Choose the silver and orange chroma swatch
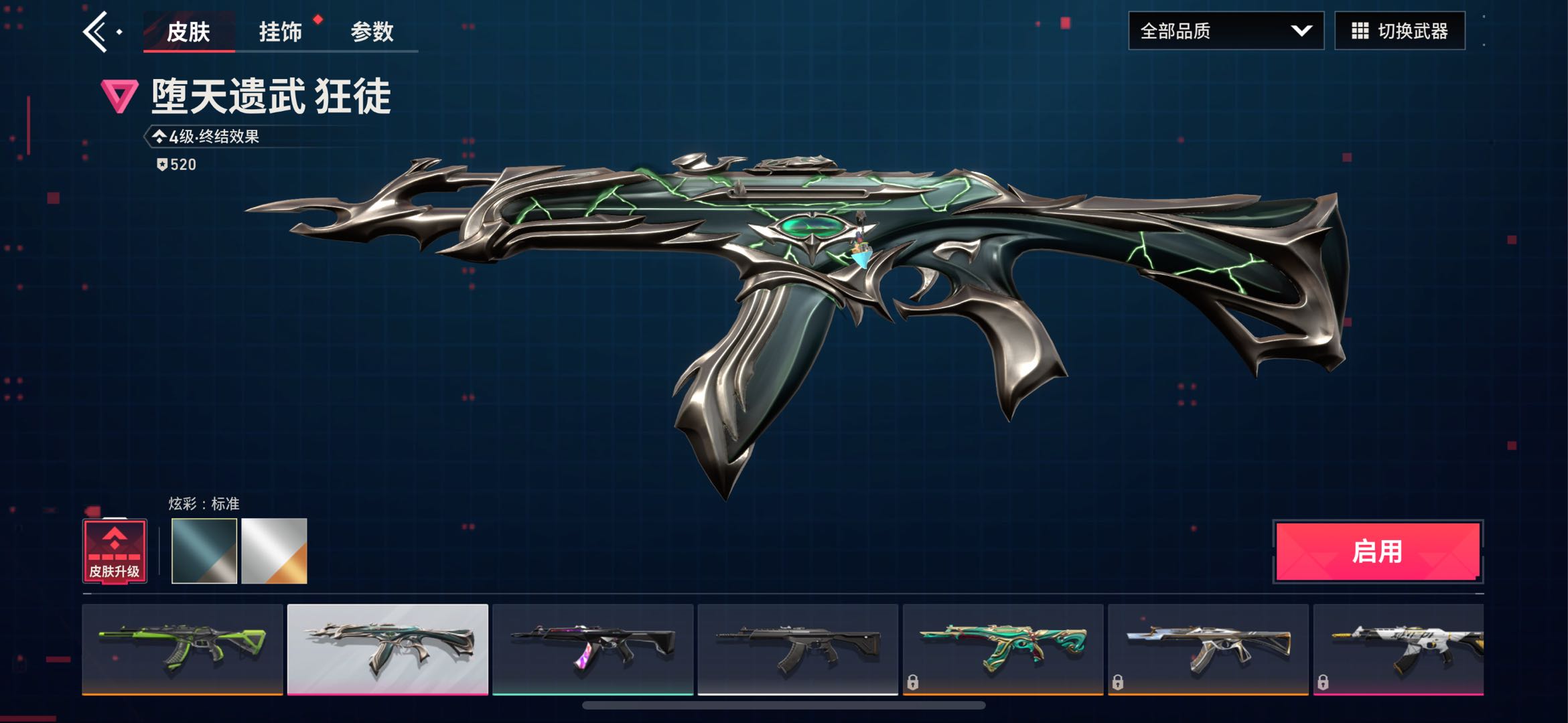The width and height of the screenshot is (1568, 723). click(274, 551)
